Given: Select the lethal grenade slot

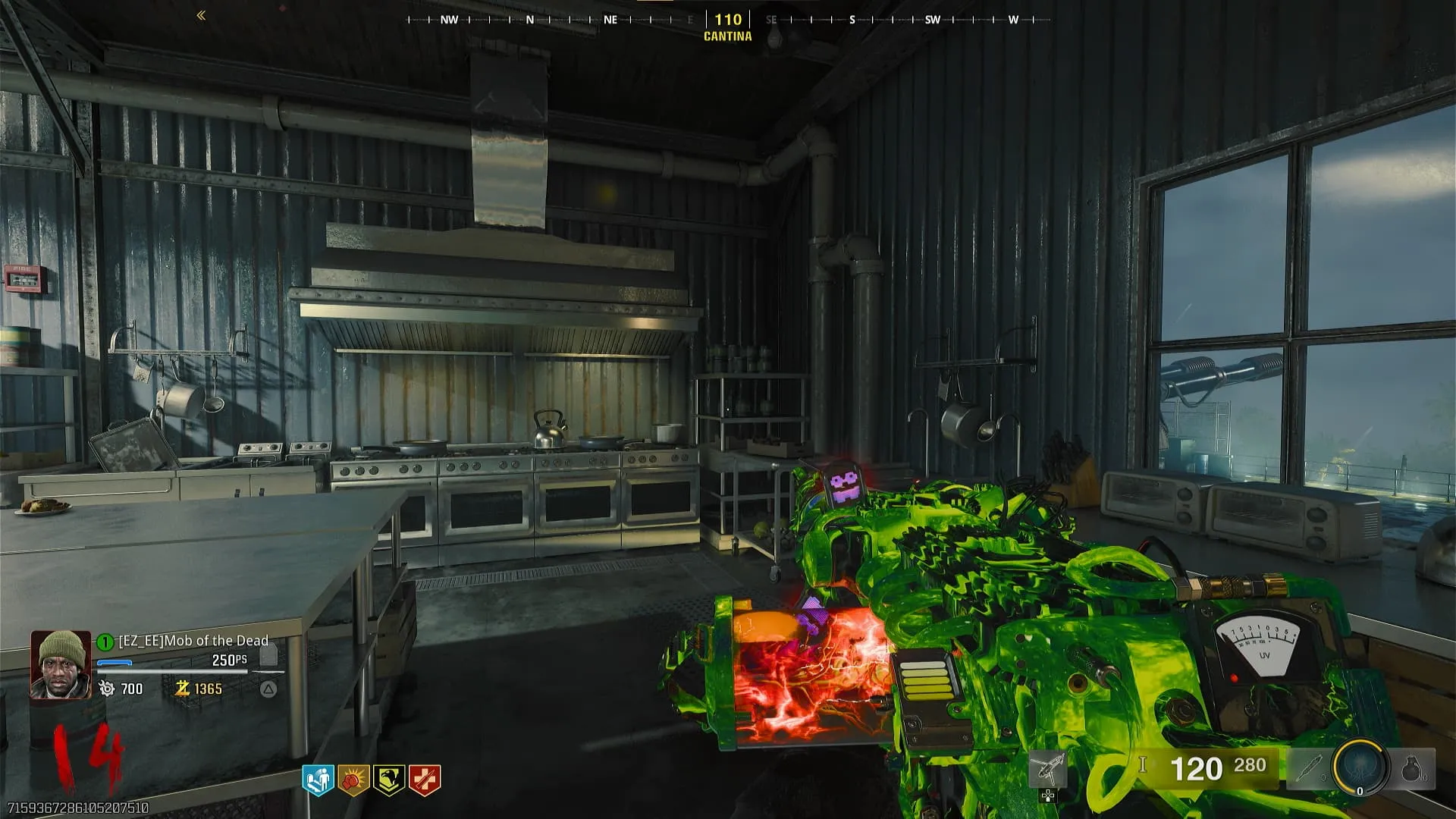Looking at the screenshot, I should coord(1412,769).
